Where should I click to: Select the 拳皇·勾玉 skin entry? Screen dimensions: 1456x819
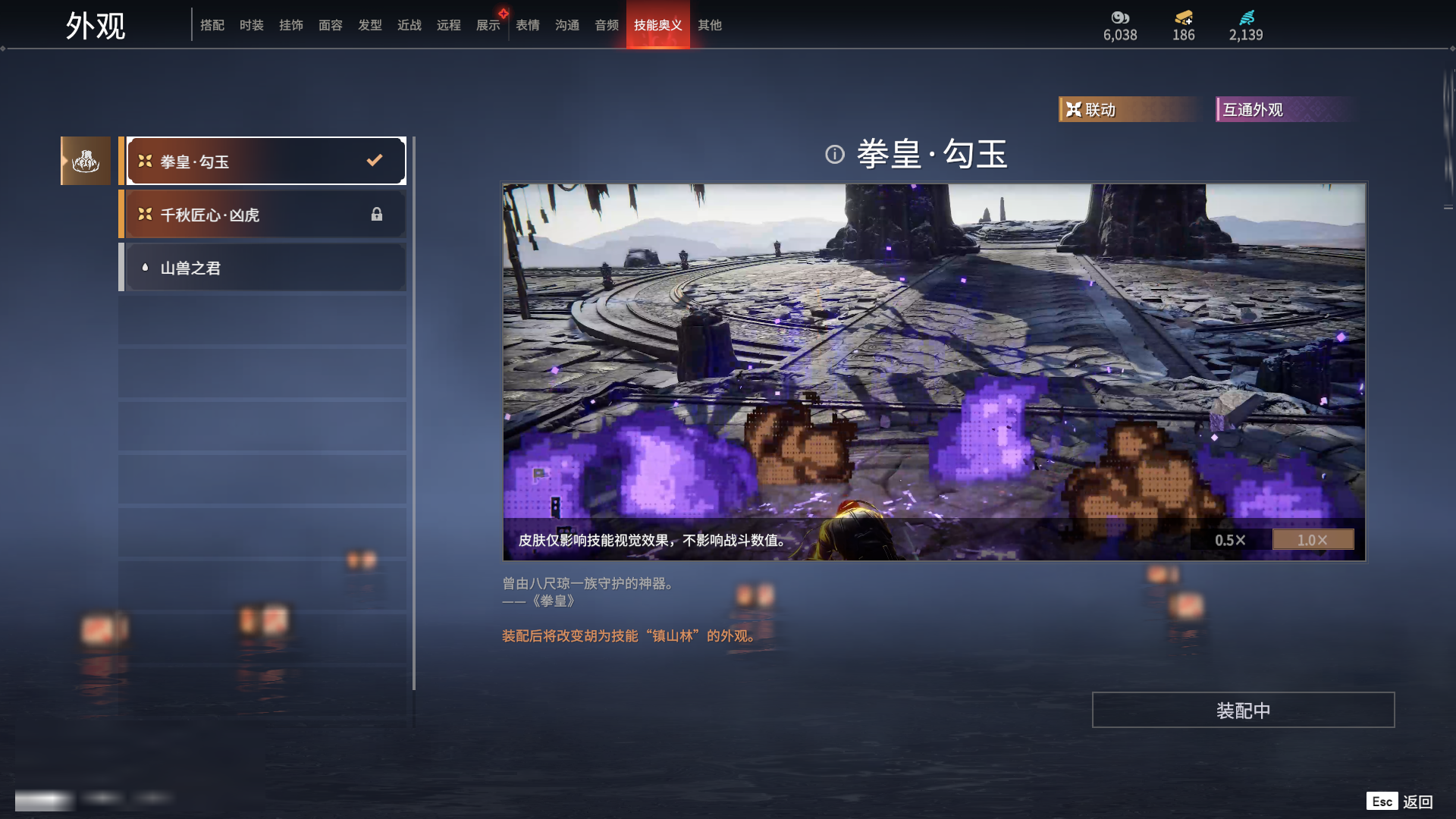[265, 161]
